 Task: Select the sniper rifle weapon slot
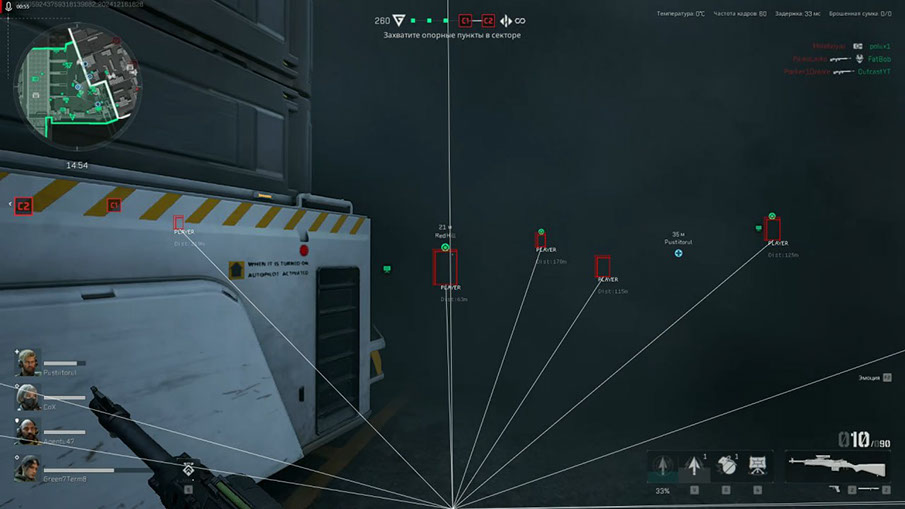click(837, 465)
